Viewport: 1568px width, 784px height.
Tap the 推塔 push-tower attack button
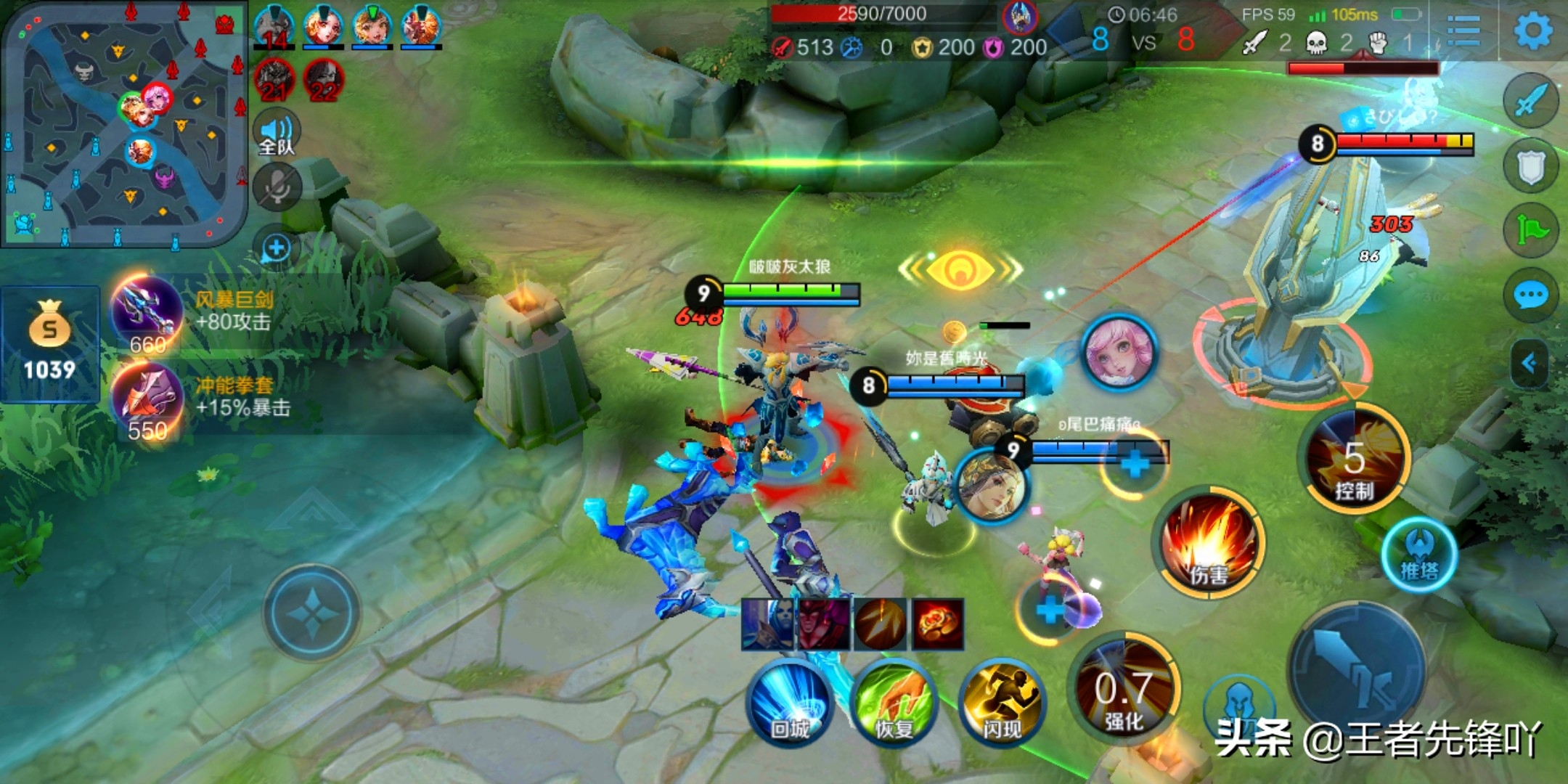point(1419,555)
